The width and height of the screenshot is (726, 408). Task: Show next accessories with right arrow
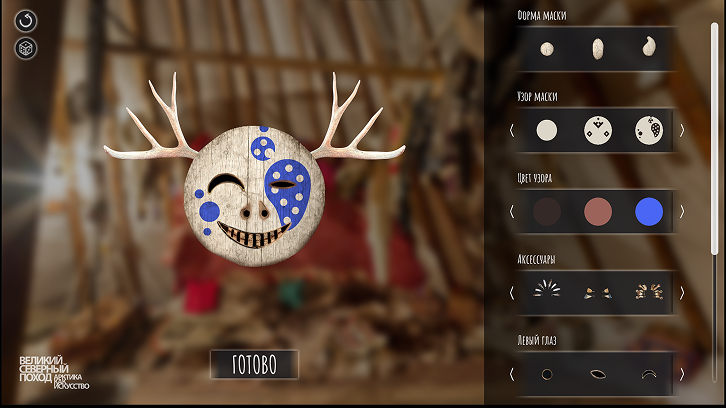pyautogui.click(x=682, y=293)
